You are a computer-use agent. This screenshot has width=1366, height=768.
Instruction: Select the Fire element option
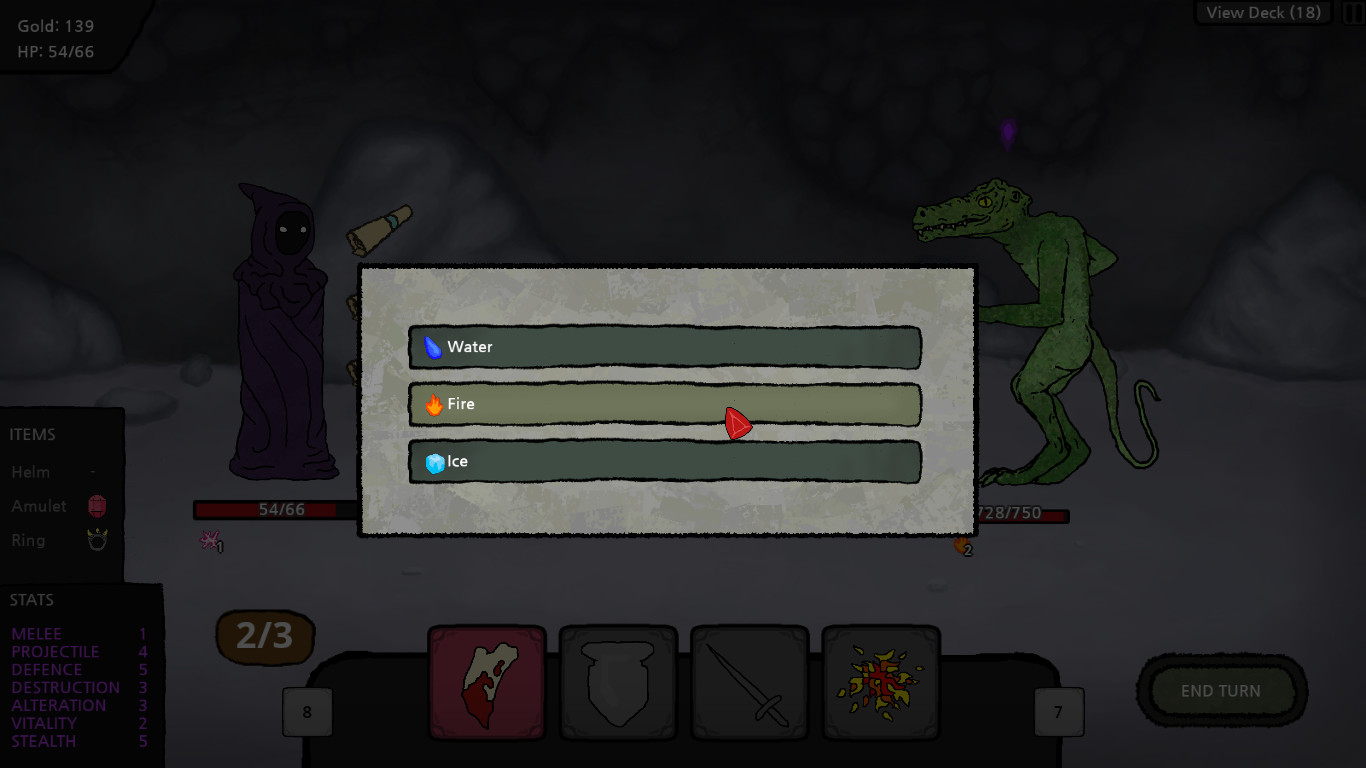click(x=665, y=404)
